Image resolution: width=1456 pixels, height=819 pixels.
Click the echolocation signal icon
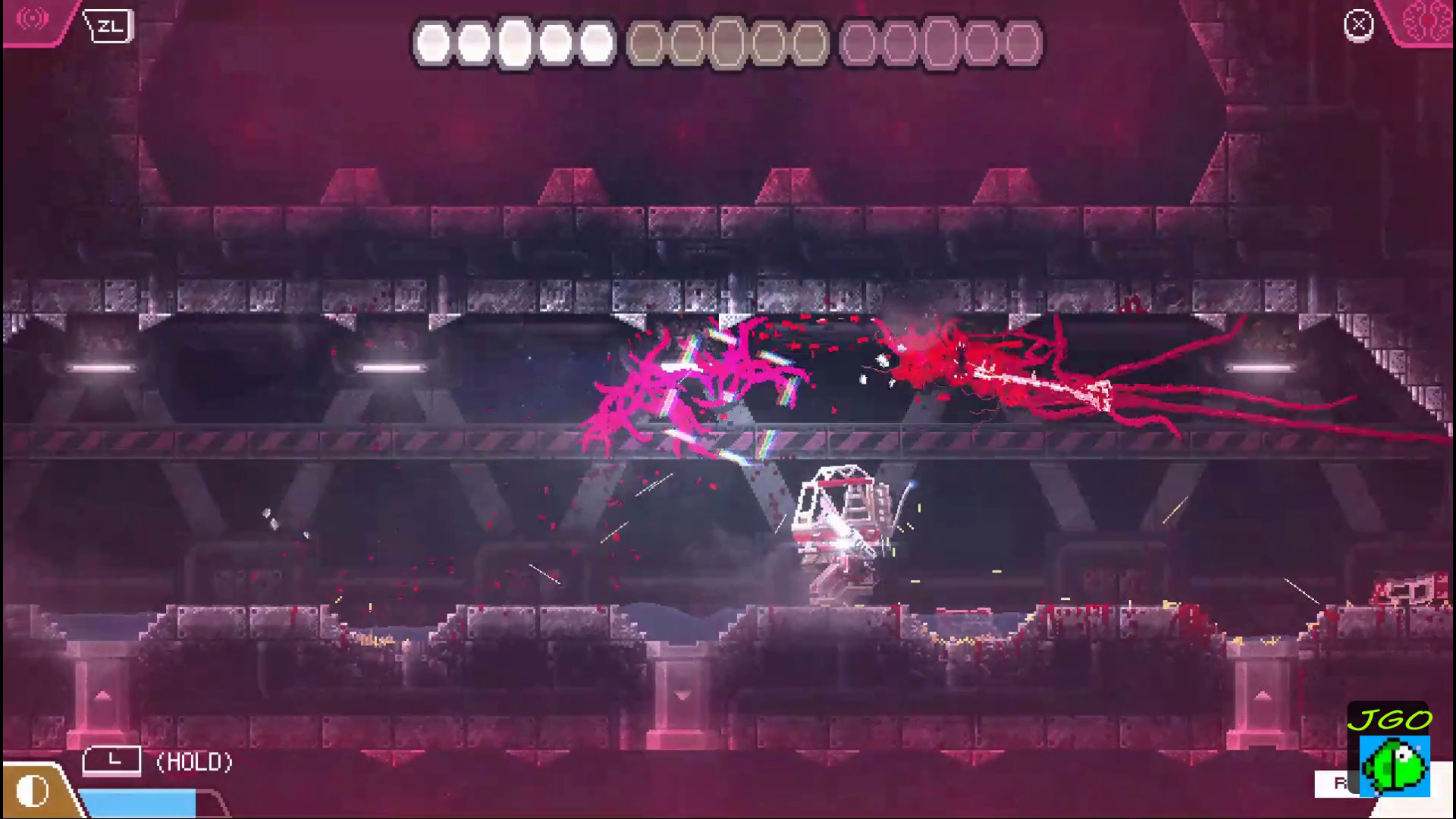coord(33,18)
